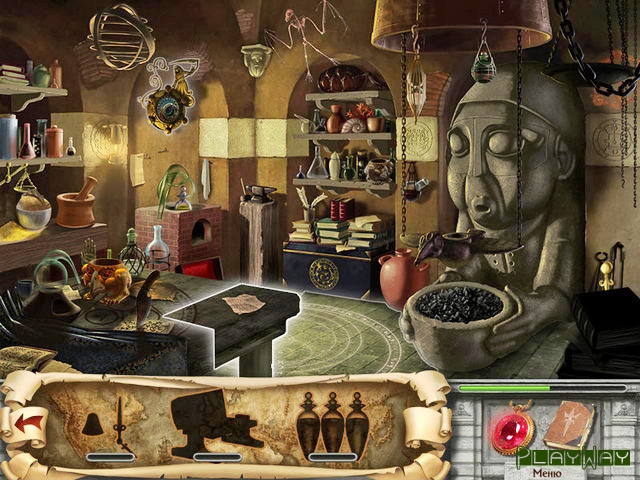This screenshot has height=480, width=640.
Task: Open the brown journal book
Action: click(569, 426)
